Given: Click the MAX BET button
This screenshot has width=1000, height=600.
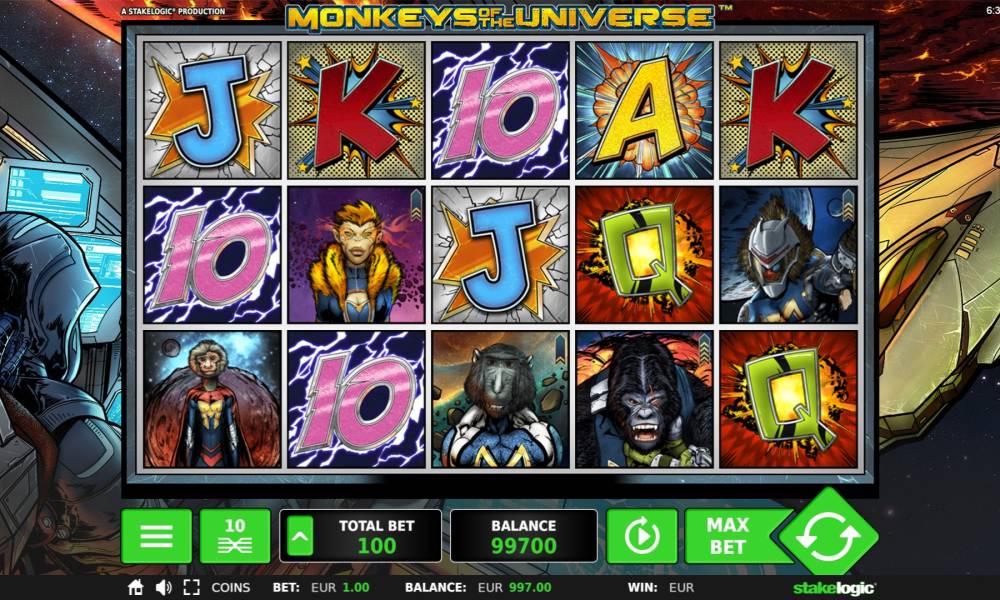Looking at the screenshot, I should [x=728, y=536].
